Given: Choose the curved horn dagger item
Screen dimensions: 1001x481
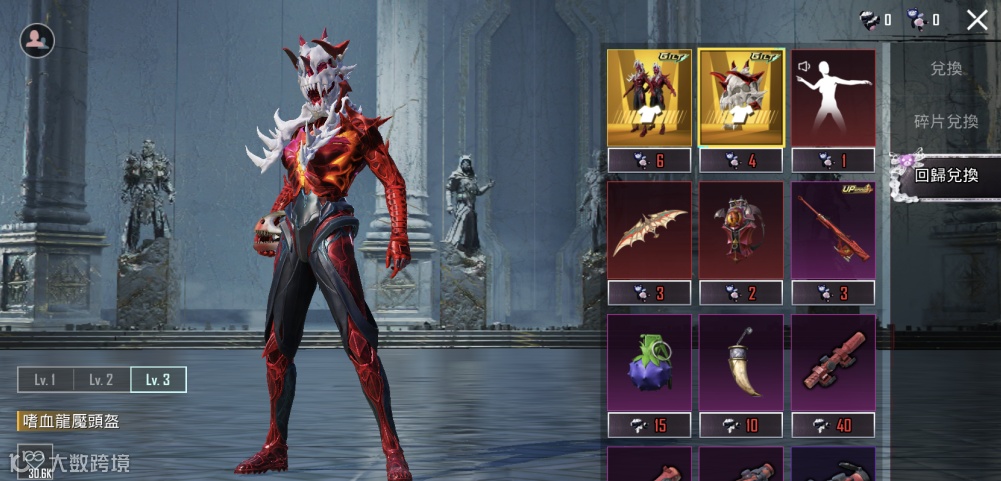Looking at the screenshot, I should point(741,364).
